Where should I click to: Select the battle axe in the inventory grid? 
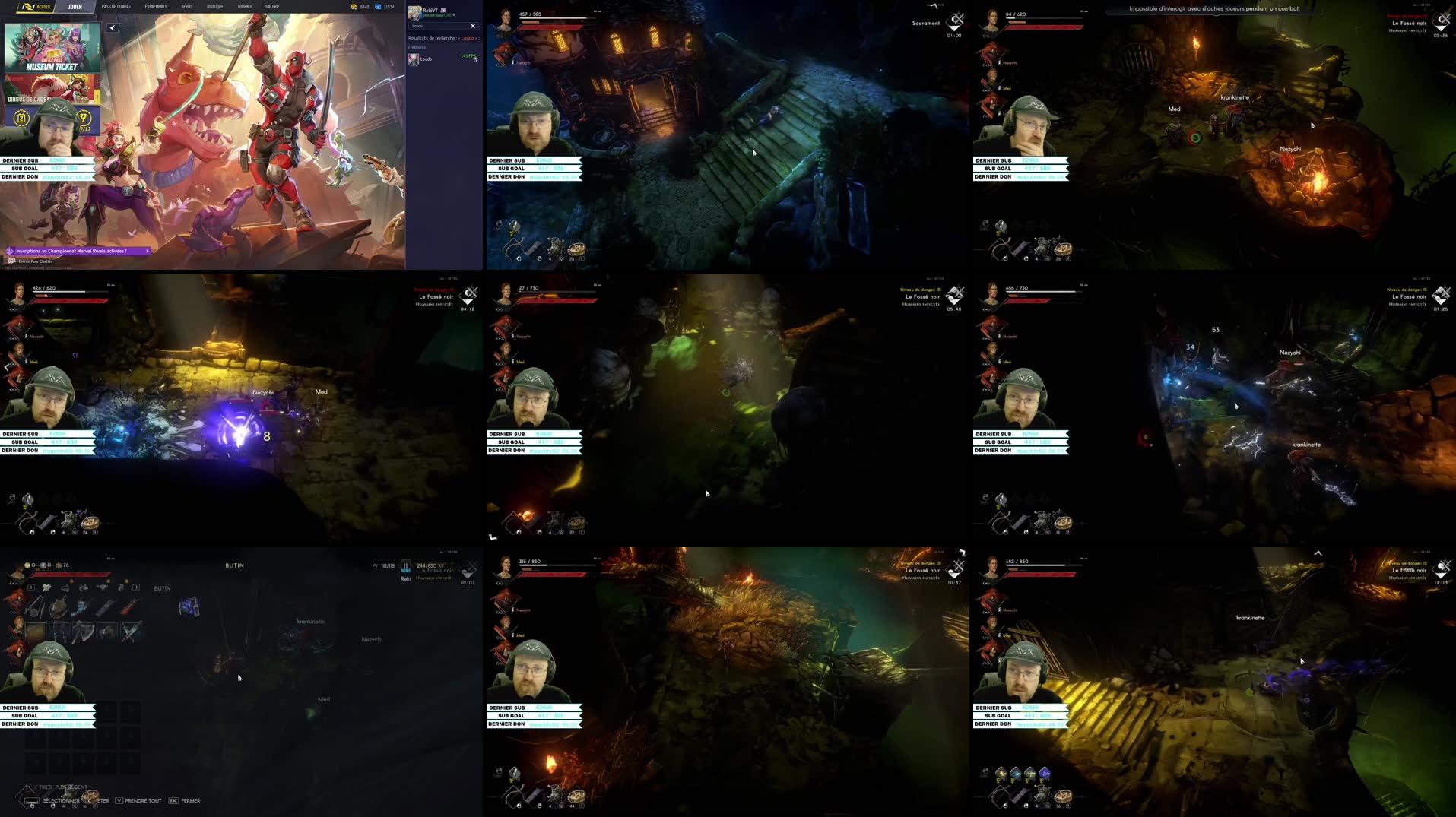click(x=85, y=632)
